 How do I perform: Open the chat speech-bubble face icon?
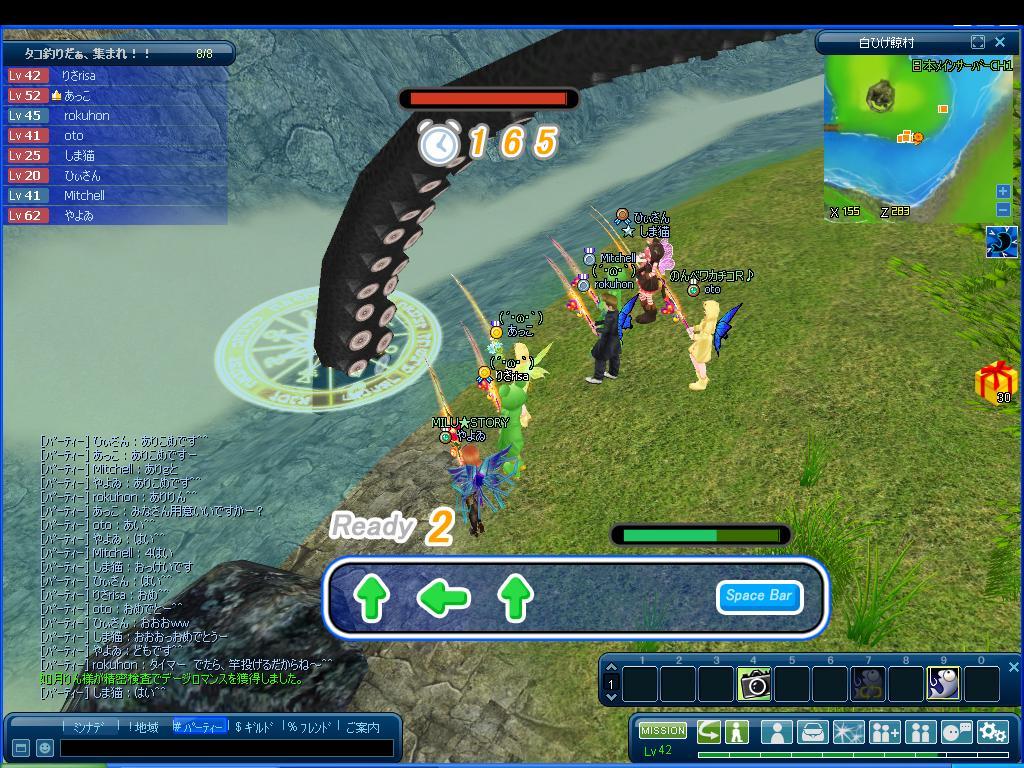pyautogui.click(x=957, y=732)
